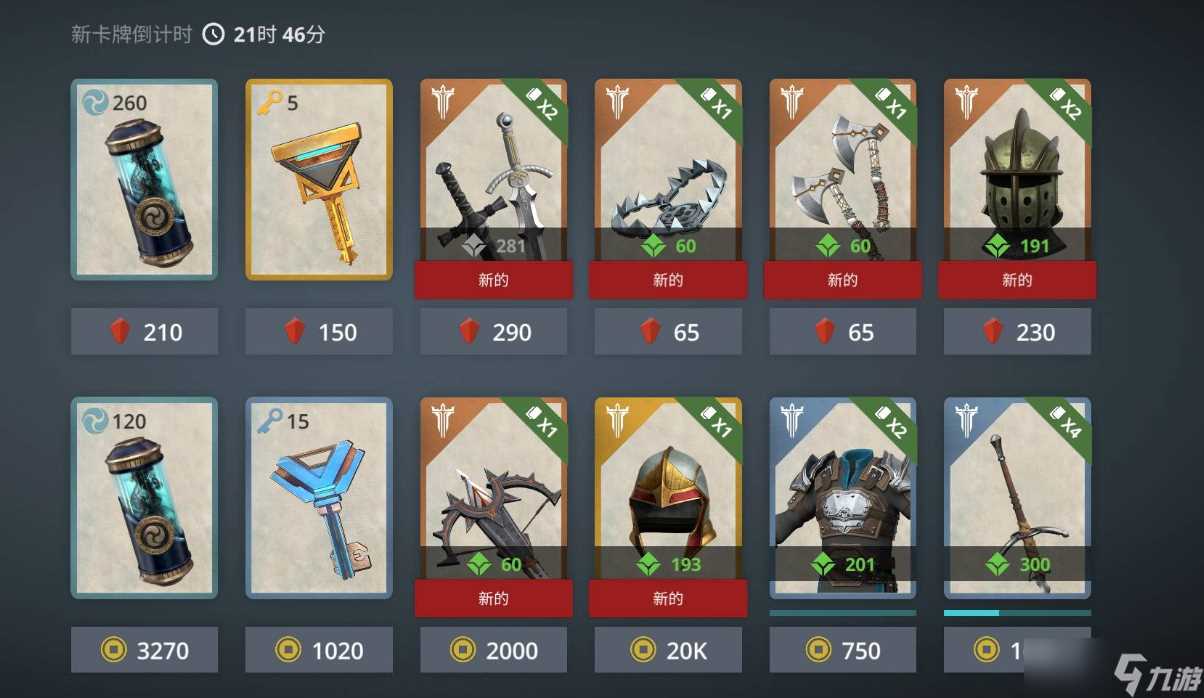Choose the spiked crossbow card
The height and width of the screenshot is (698, 1204).
[x=494, y=497]
